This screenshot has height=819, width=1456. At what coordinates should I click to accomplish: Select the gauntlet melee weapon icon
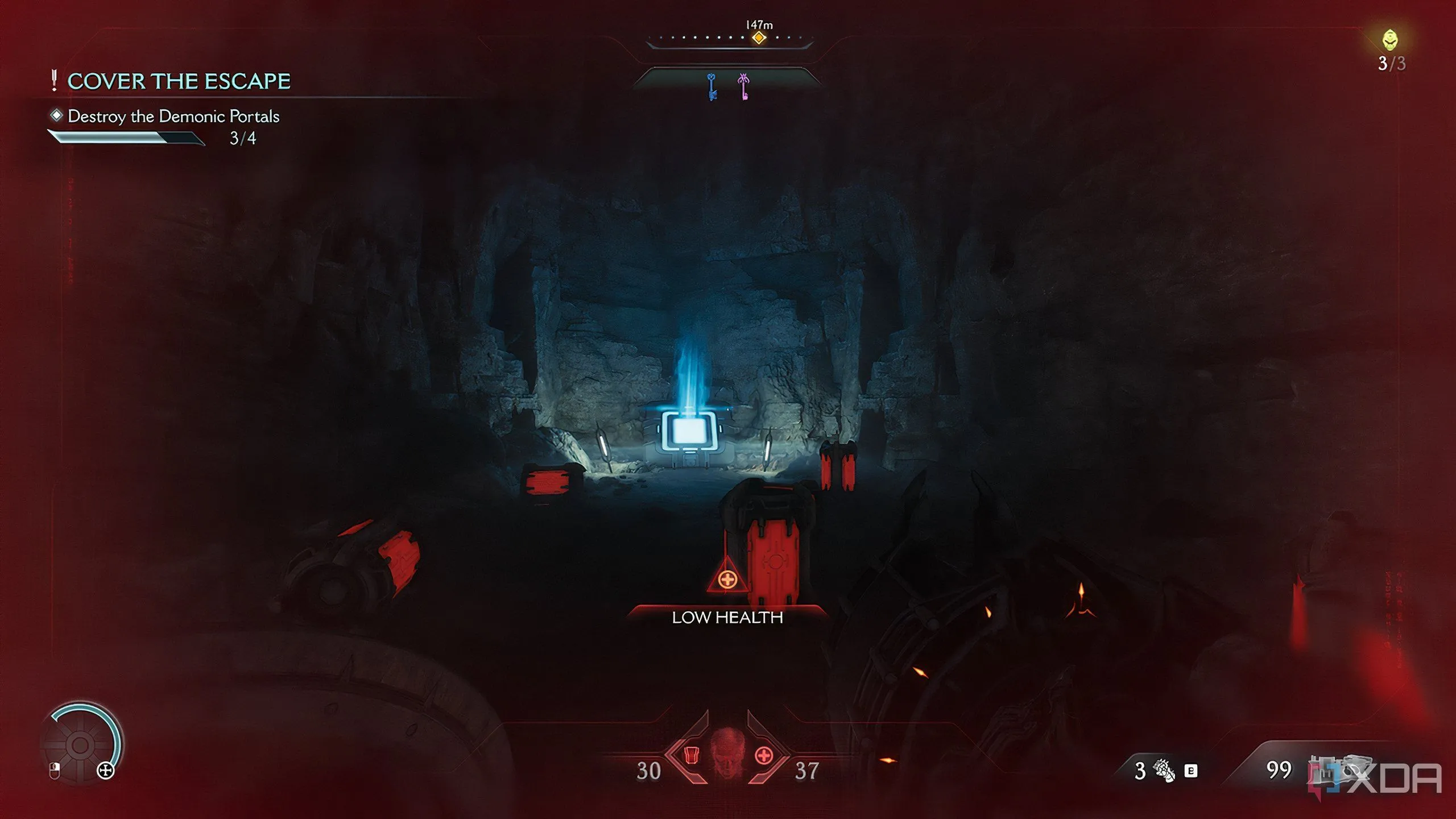(1164, 771)
